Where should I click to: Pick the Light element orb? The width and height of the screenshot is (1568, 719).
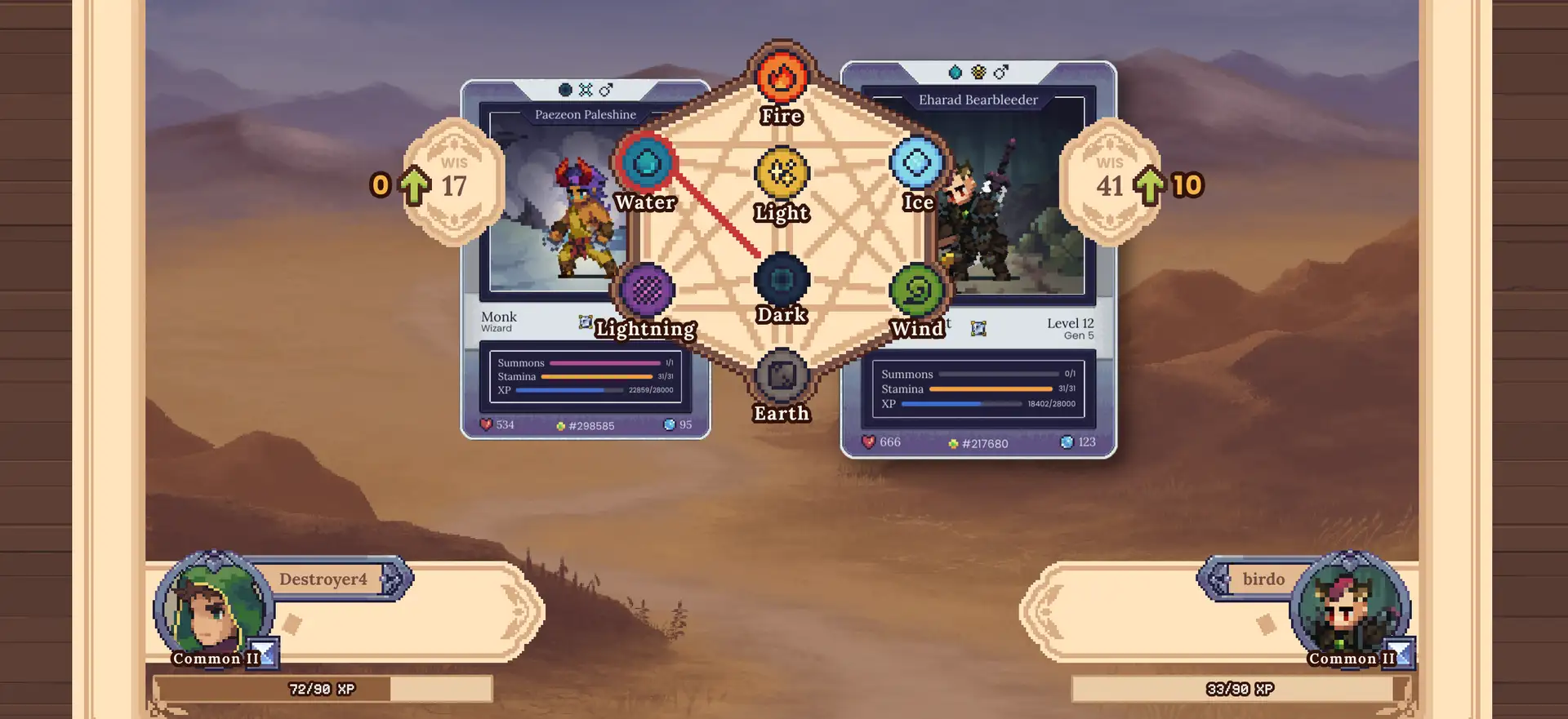782,173
